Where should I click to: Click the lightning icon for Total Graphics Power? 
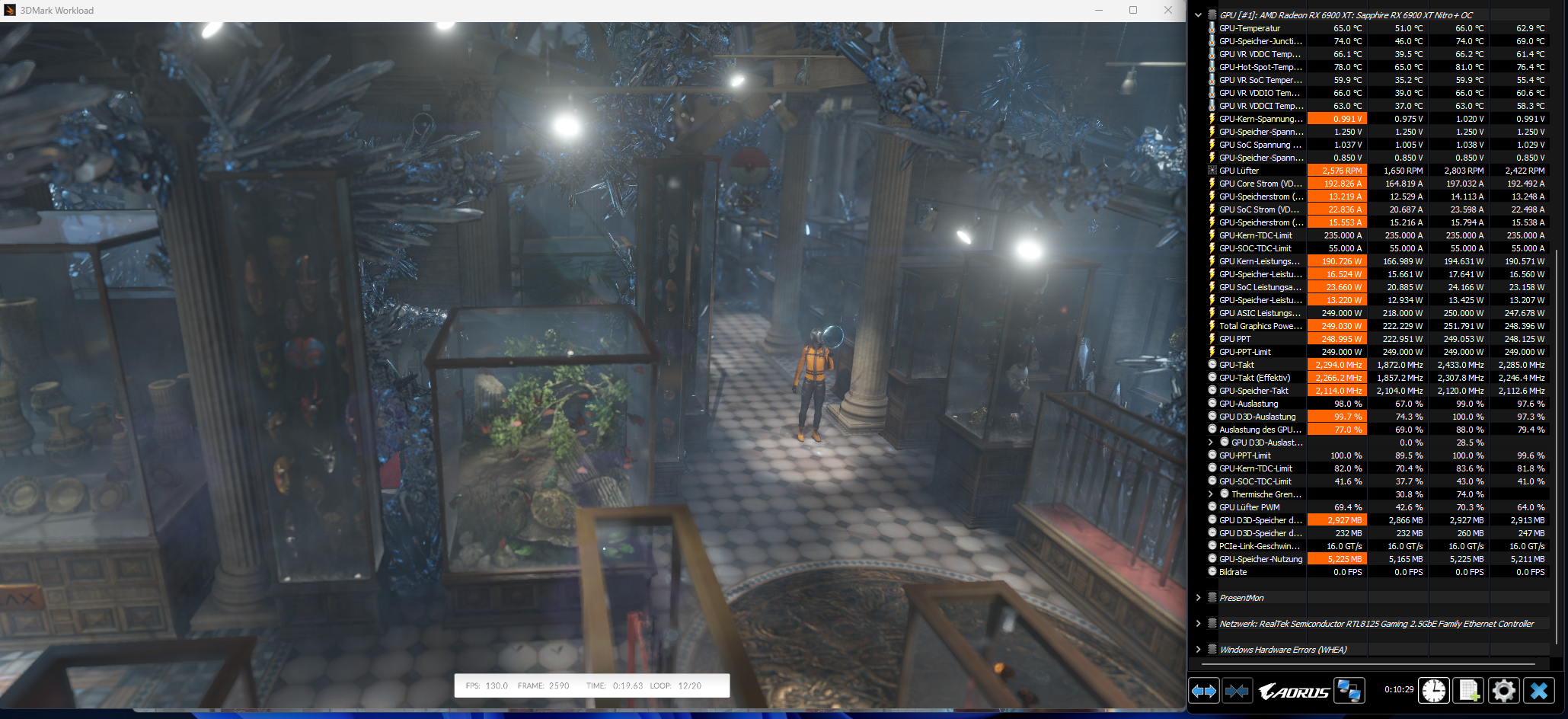point(1212,325)
